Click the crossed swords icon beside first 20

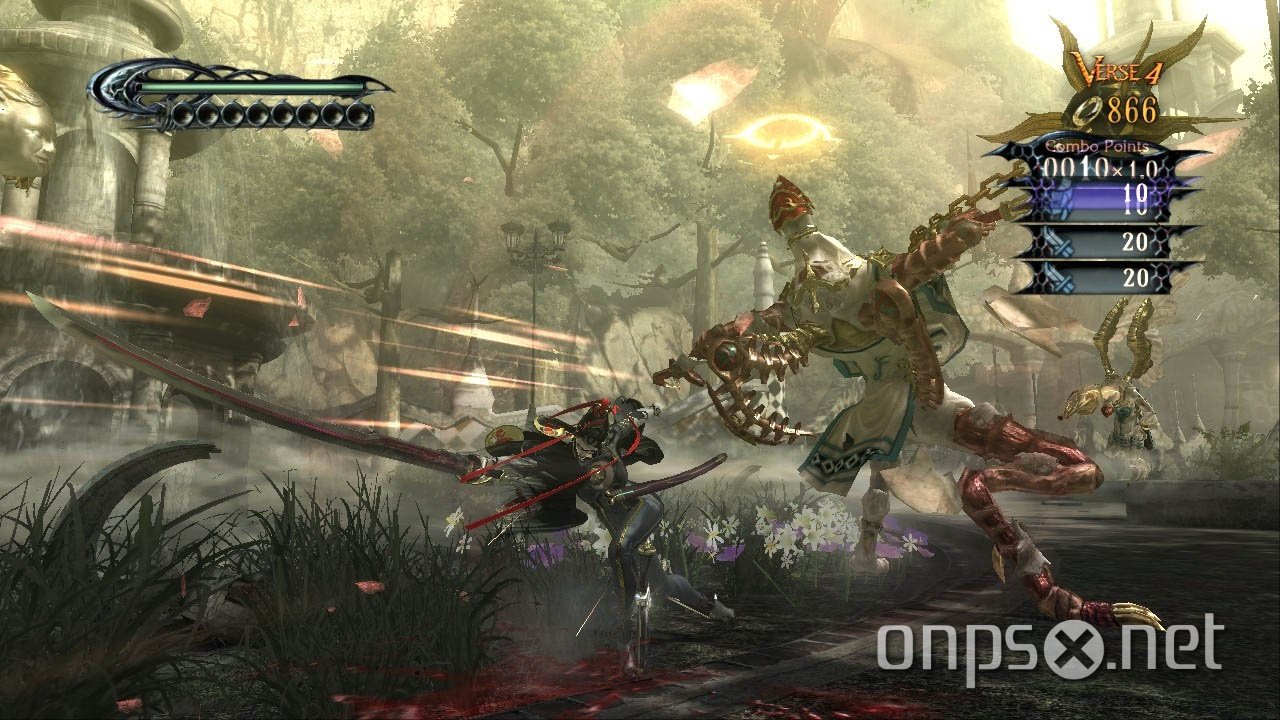coord(1056,242)
